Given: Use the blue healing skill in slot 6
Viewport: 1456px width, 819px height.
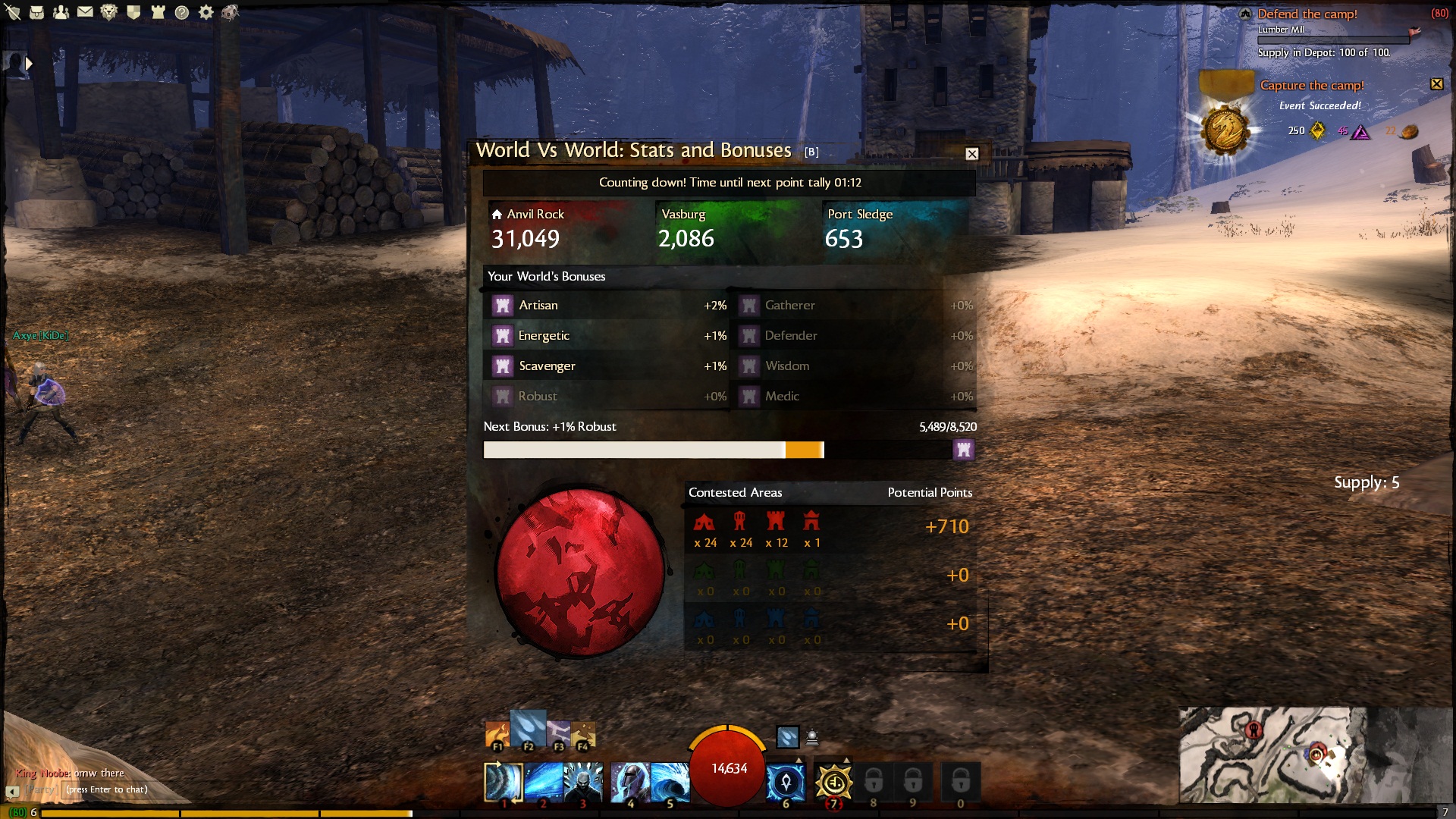Looking at the screenshot, I should tap(786, 782).
